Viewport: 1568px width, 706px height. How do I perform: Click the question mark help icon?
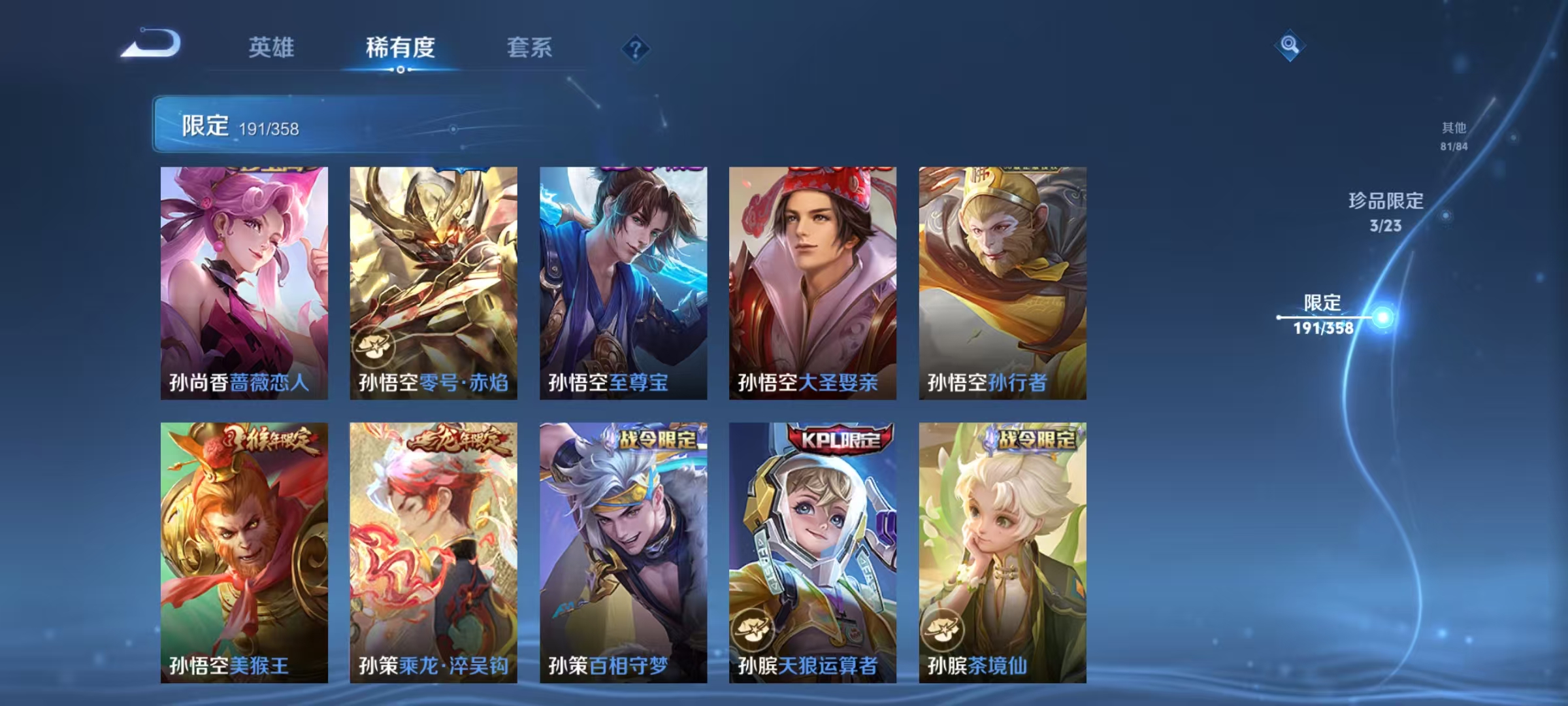637,47
